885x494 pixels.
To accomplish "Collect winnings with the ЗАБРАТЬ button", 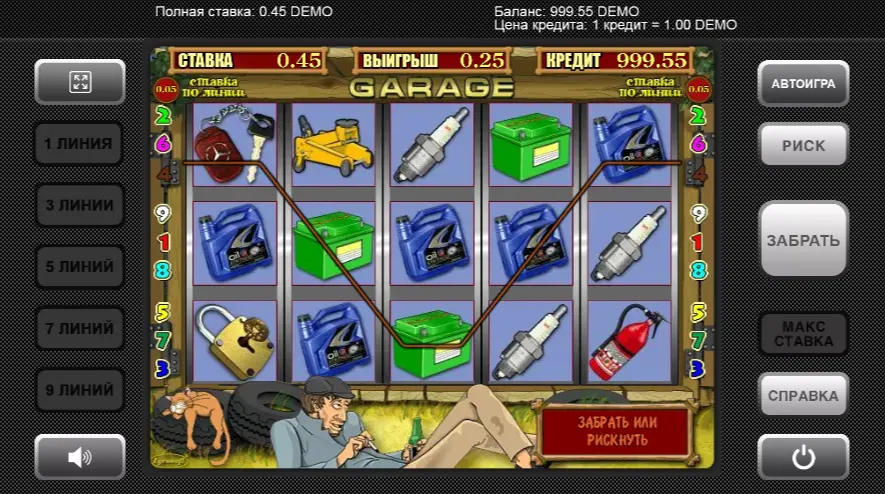I will pos(803,240).
